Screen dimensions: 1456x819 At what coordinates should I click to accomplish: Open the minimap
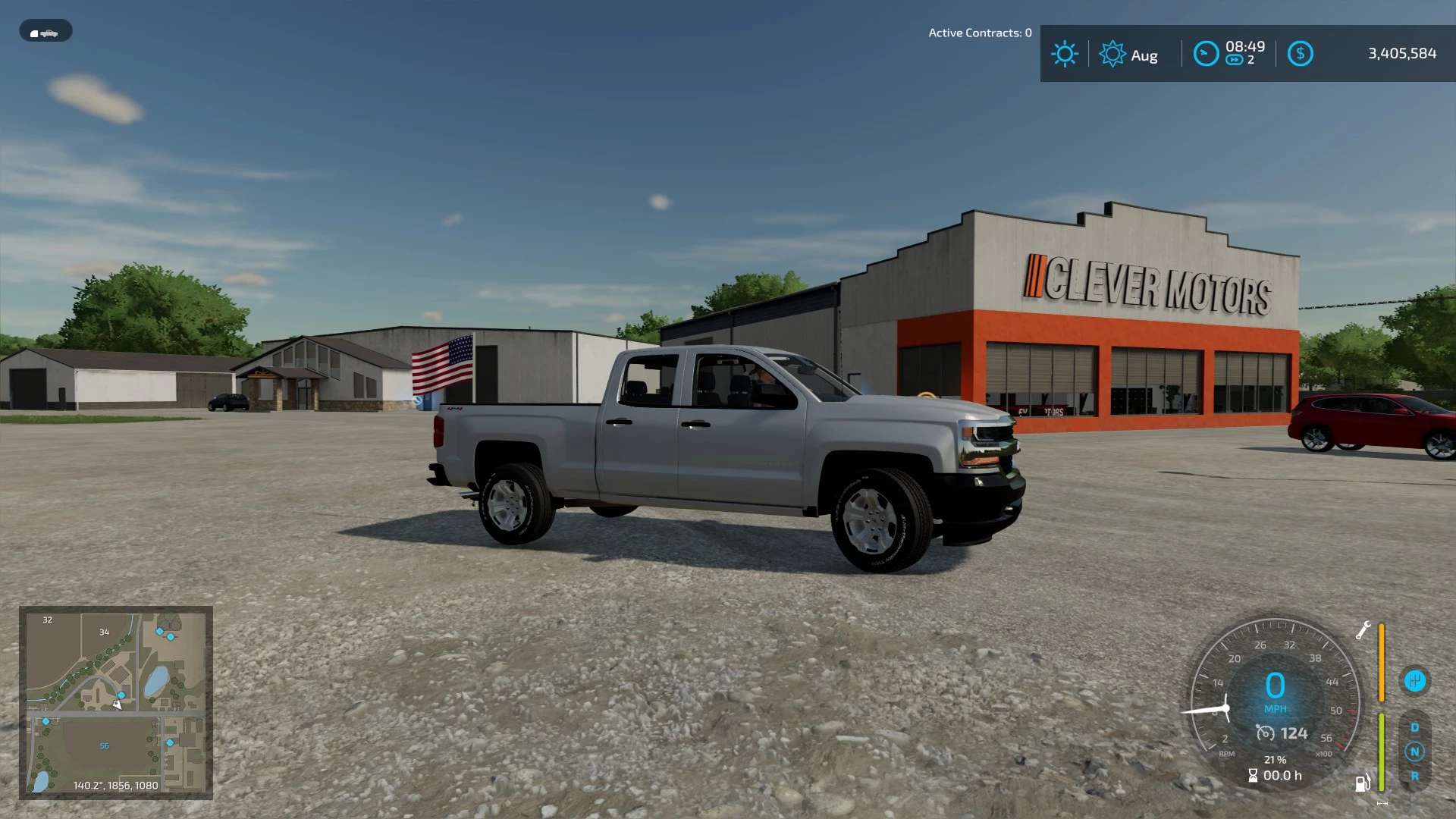click(116, 702)
